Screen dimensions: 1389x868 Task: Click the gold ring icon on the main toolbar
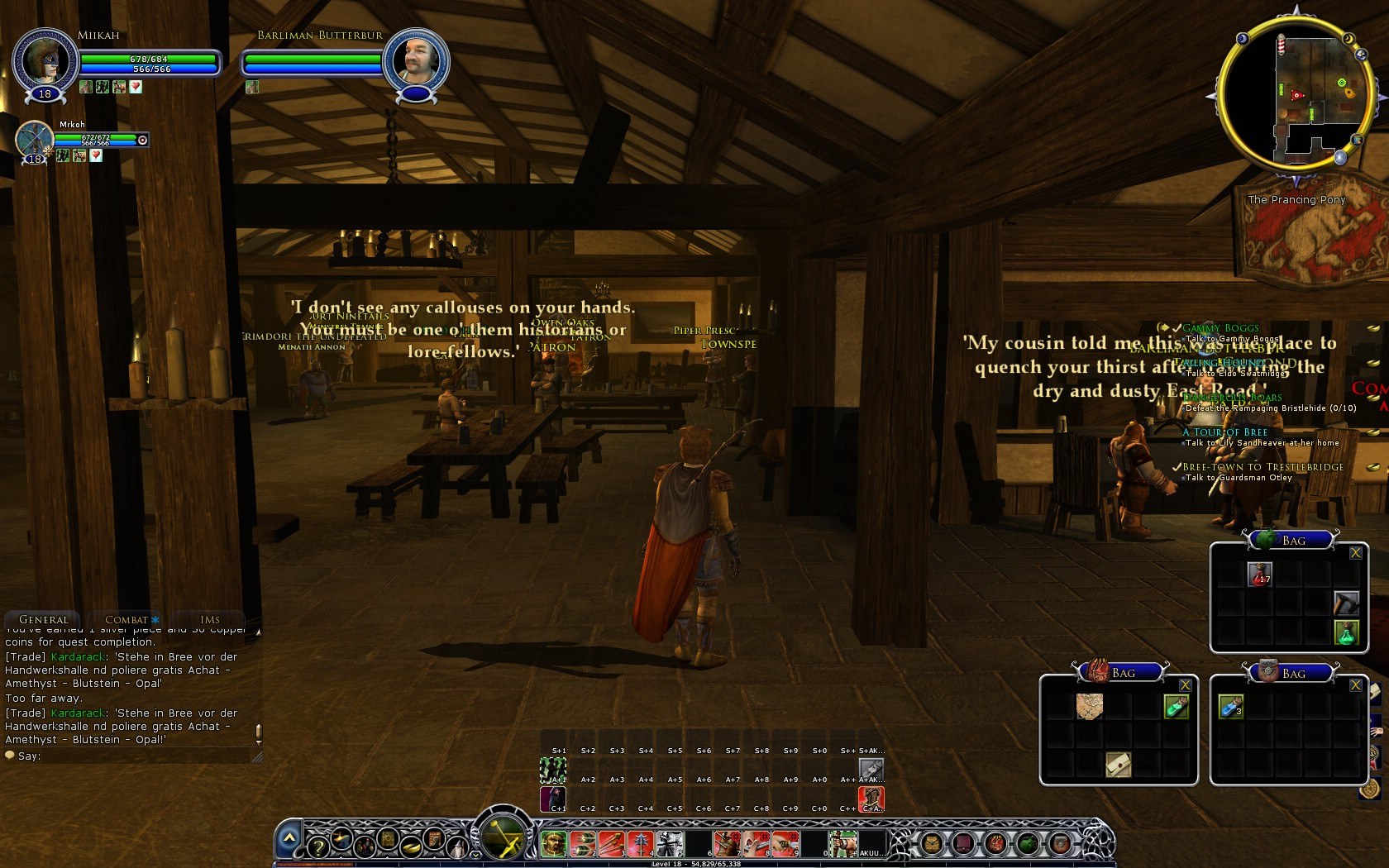[410, 847]
